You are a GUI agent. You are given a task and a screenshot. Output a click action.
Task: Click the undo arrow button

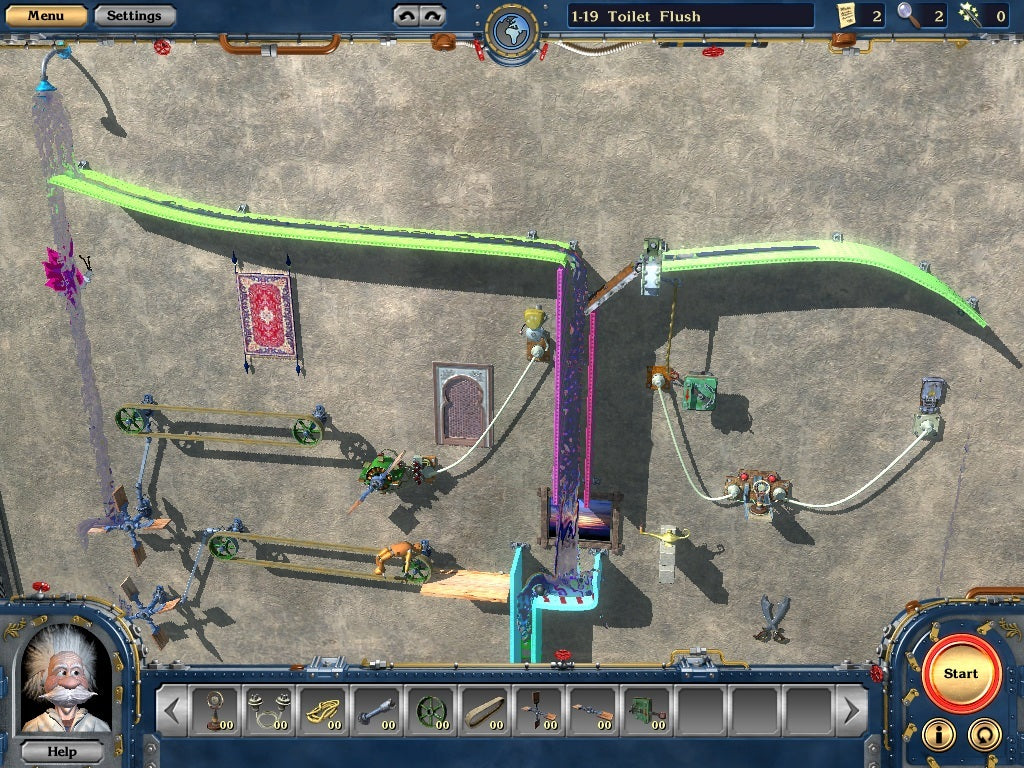point(406,15)
